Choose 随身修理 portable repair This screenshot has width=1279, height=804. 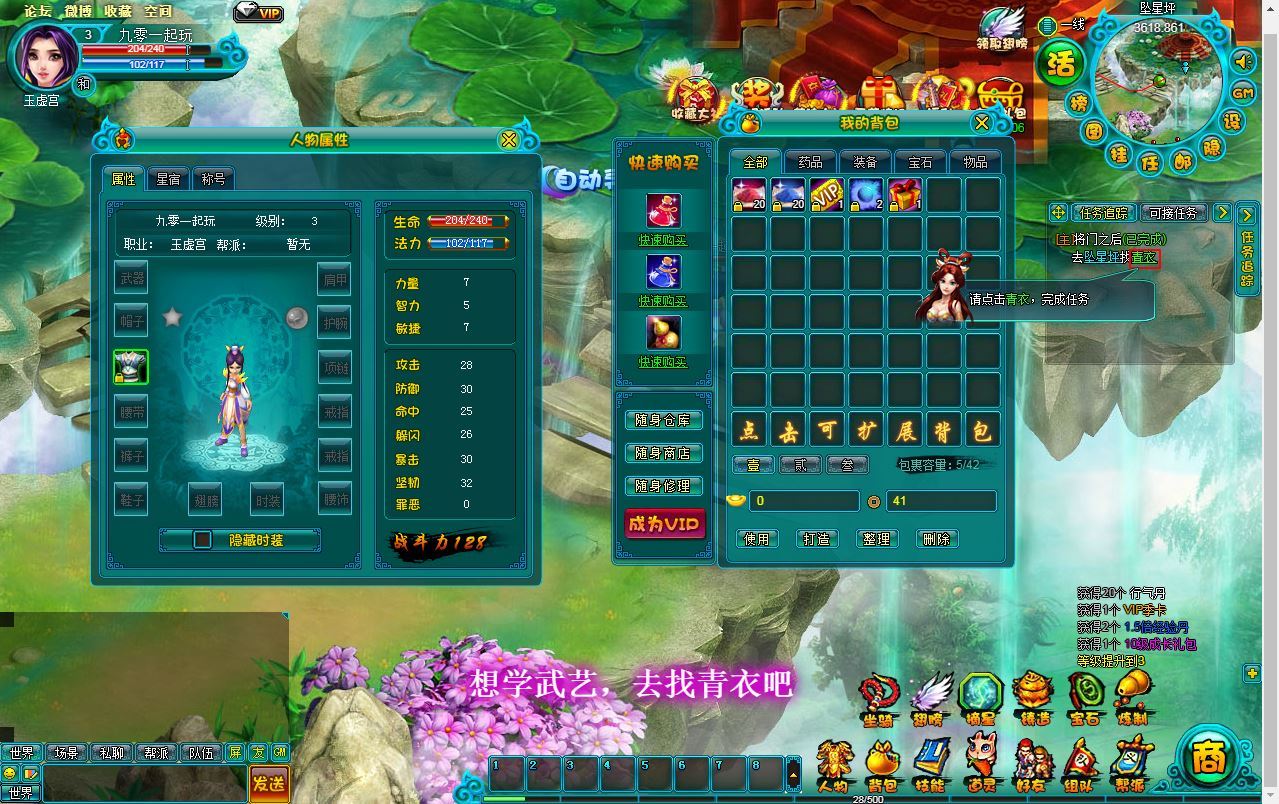click(x=663, y=485)
